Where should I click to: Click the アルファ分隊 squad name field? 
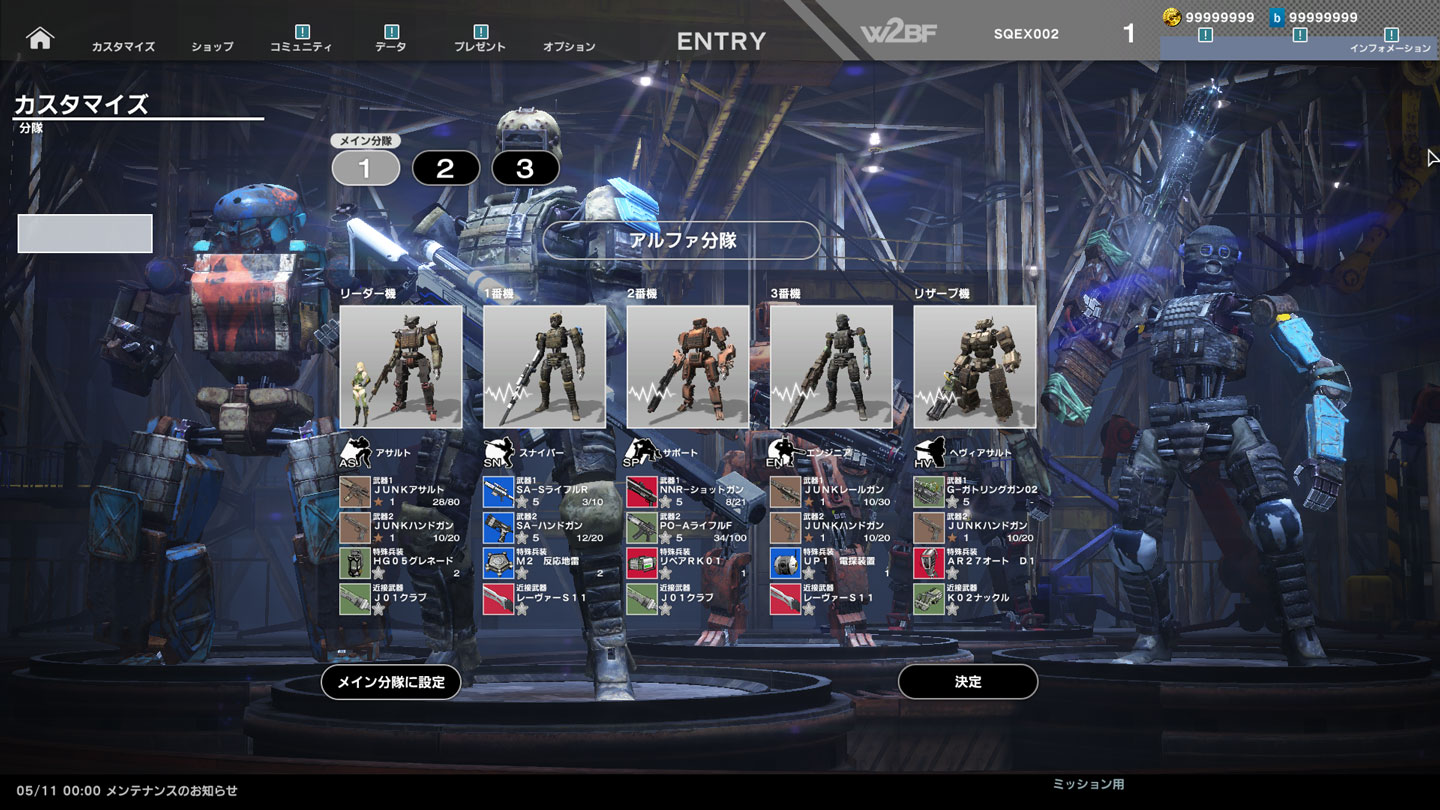681,240
